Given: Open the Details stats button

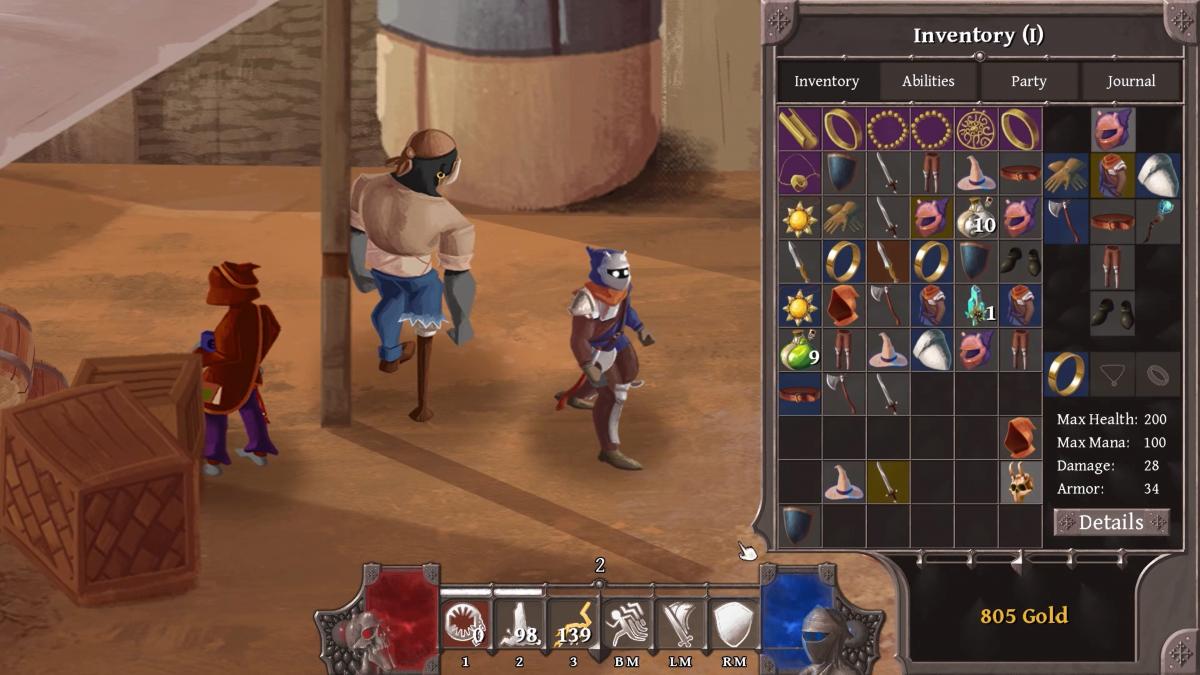Looking at the screenshot, I should 1111,522.
